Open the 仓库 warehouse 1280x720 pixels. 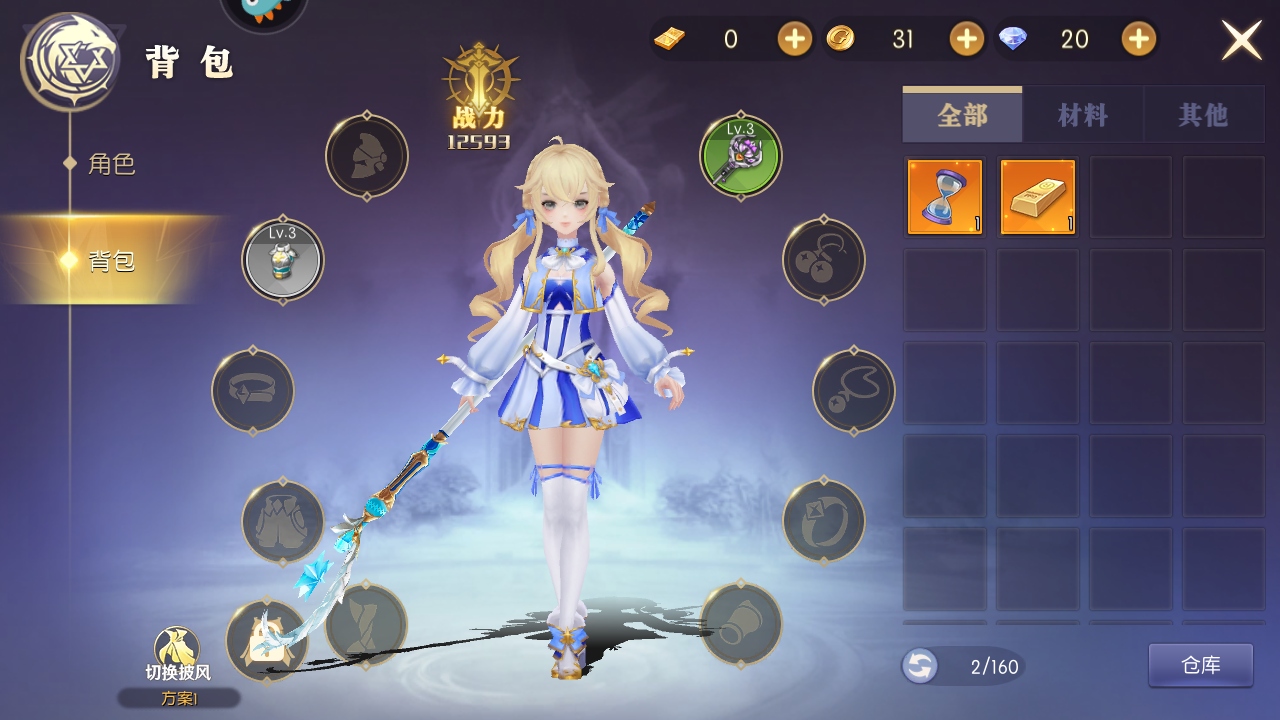tap(1200, 666)
